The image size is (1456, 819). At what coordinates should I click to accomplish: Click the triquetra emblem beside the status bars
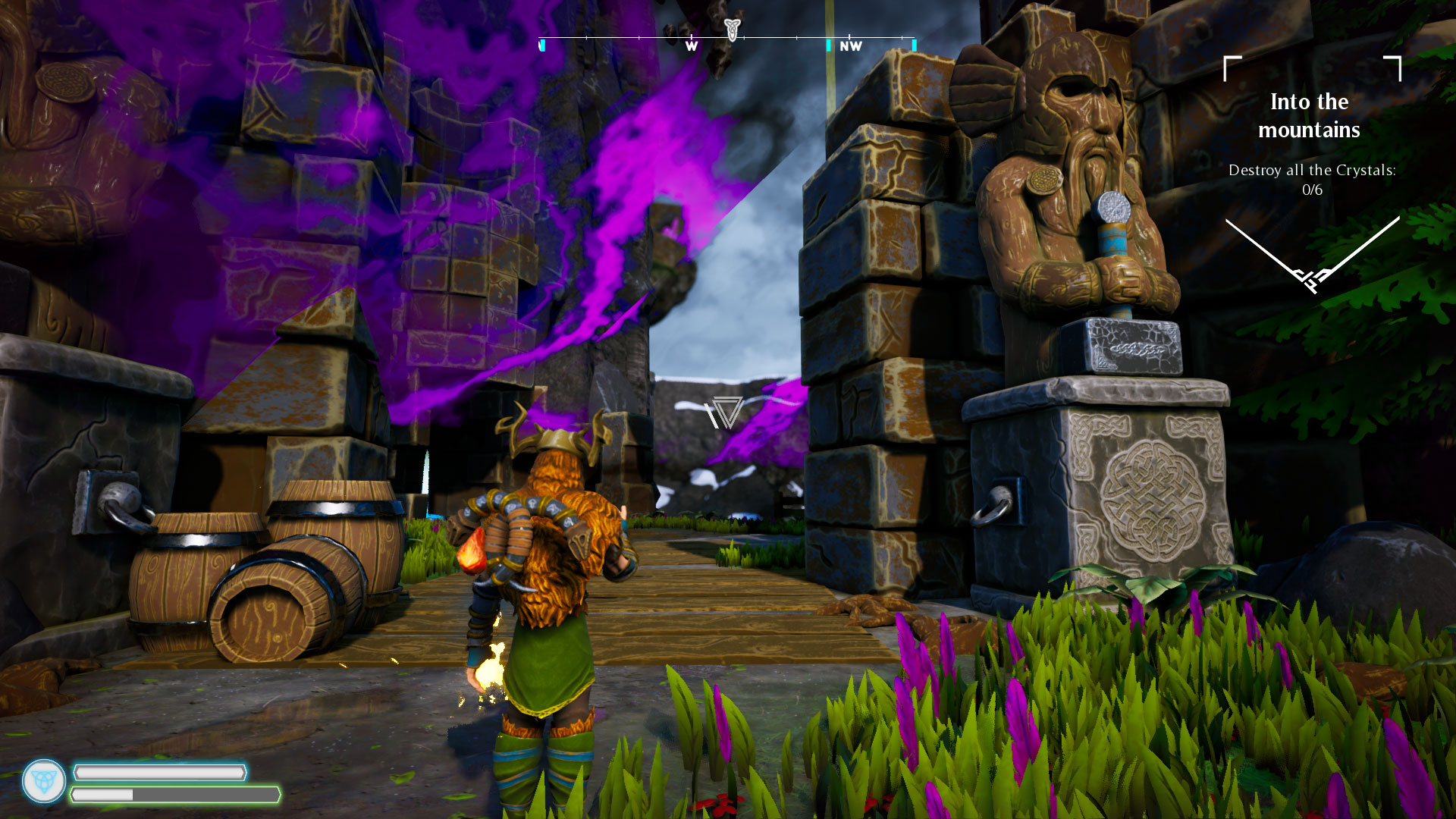click(44, 781)
